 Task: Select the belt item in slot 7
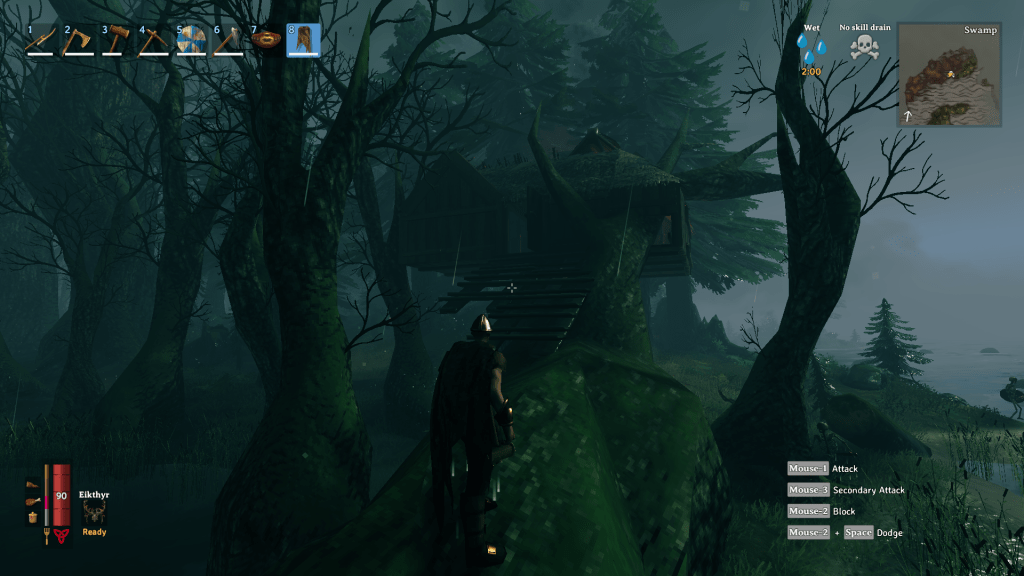pos(266,40)
